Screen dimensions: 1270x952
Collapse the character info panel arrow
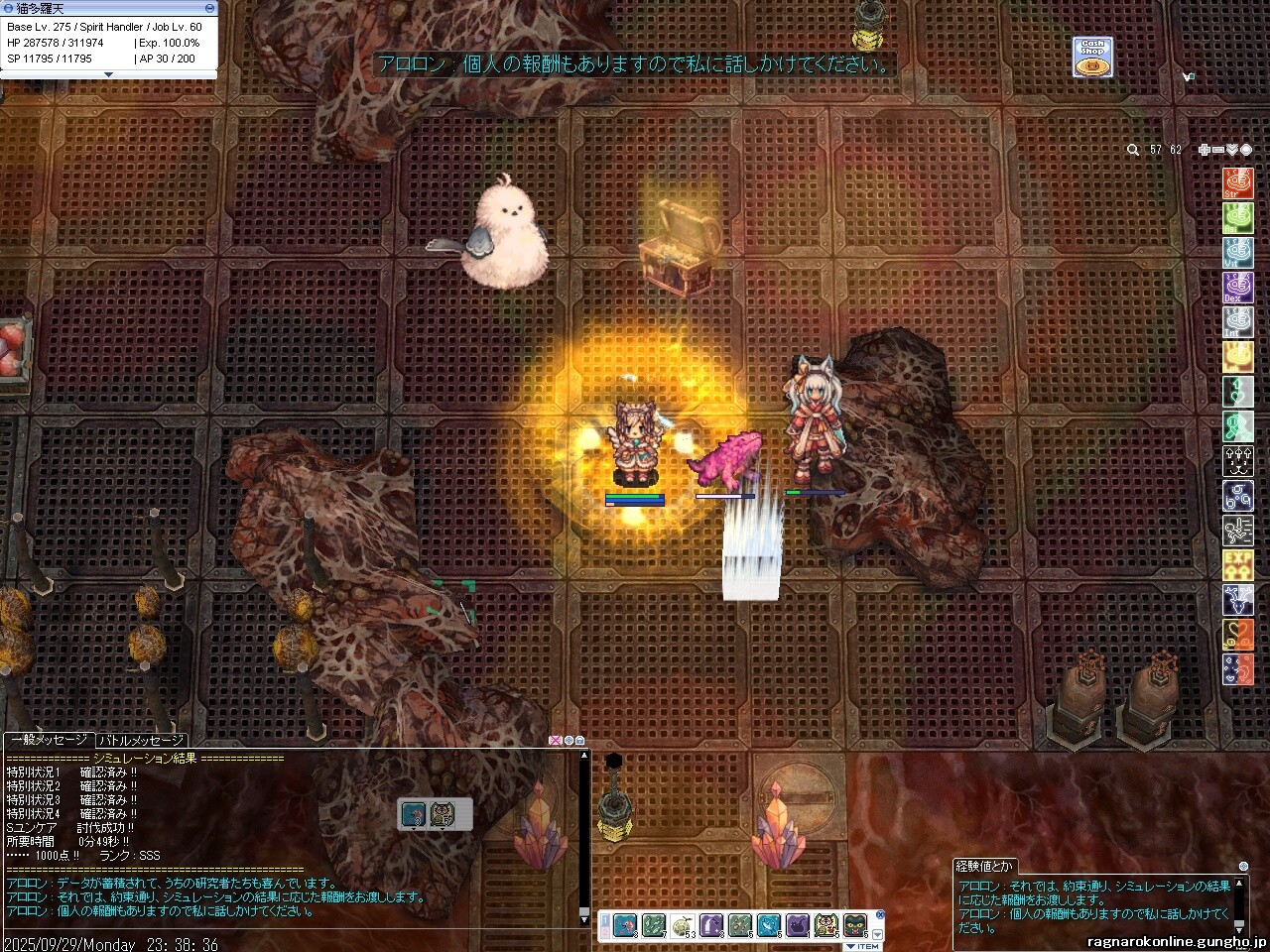(x=108, y=74)
